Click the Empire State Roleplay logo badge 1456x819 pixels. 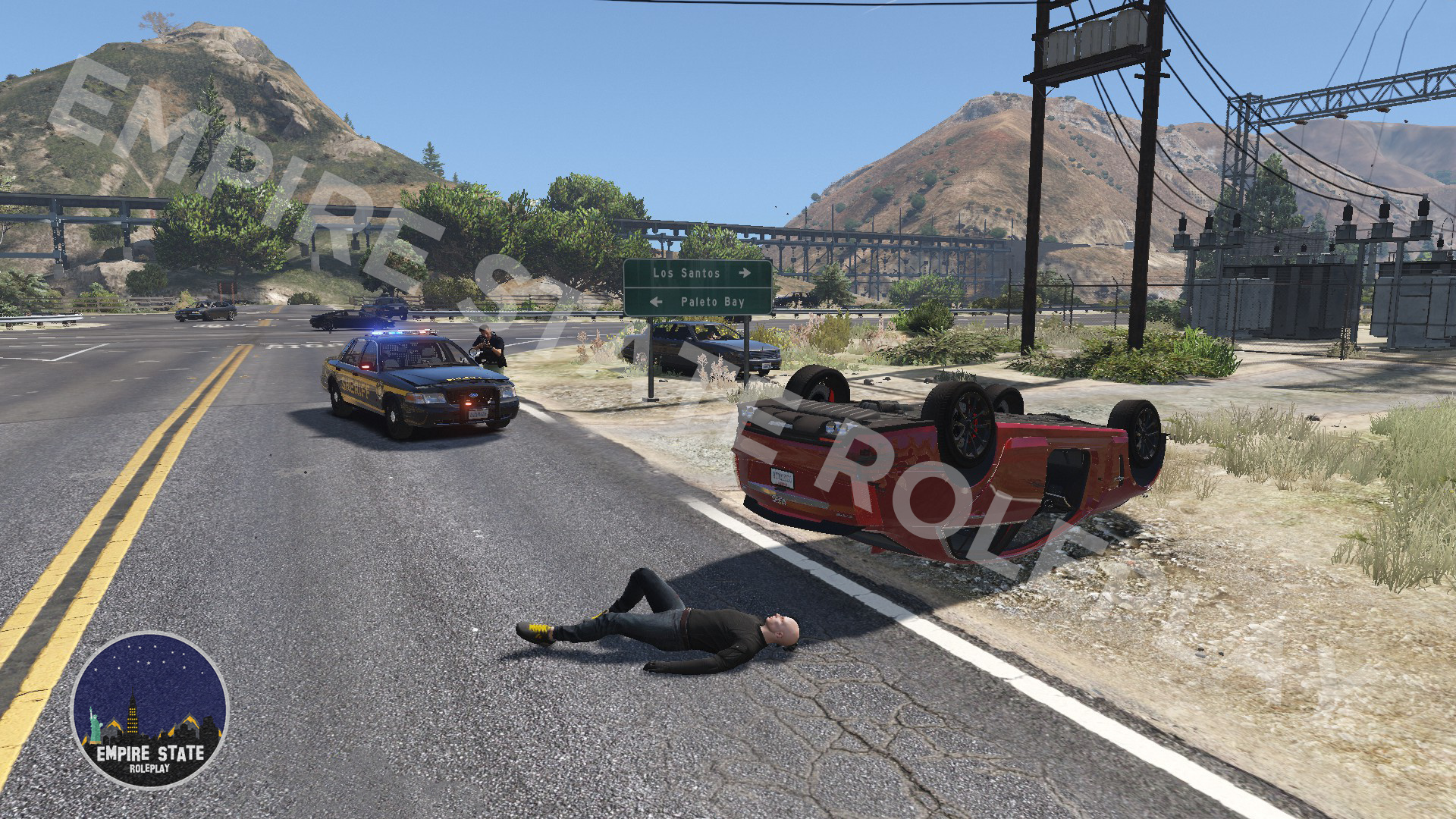pyautogui.click(x=149, y=711)
